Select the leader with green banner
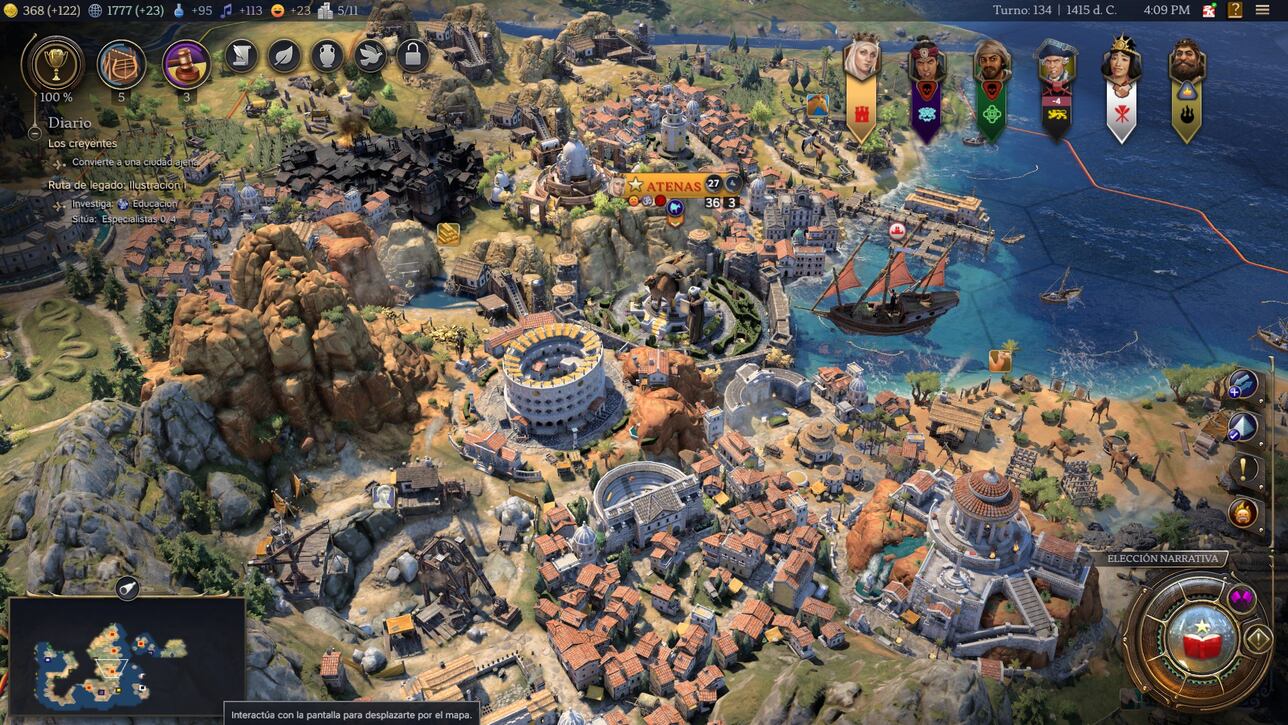Image resolution: width=1288 pixels, height=725 pixels. click(992, 63)
